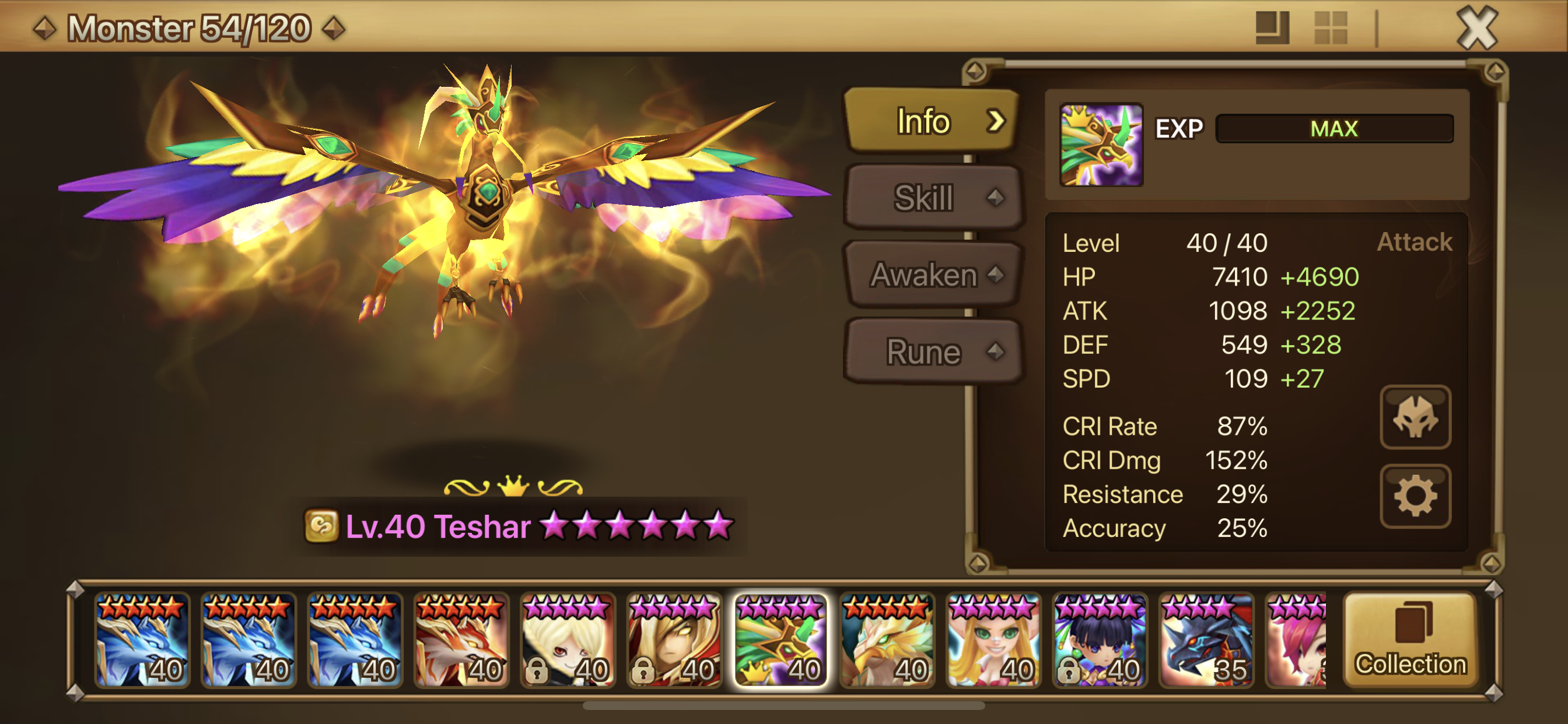Select the blonde green-eyed girl thumbnail
The width and height of the screenshot is (1568, 724).
pos(993,640)
